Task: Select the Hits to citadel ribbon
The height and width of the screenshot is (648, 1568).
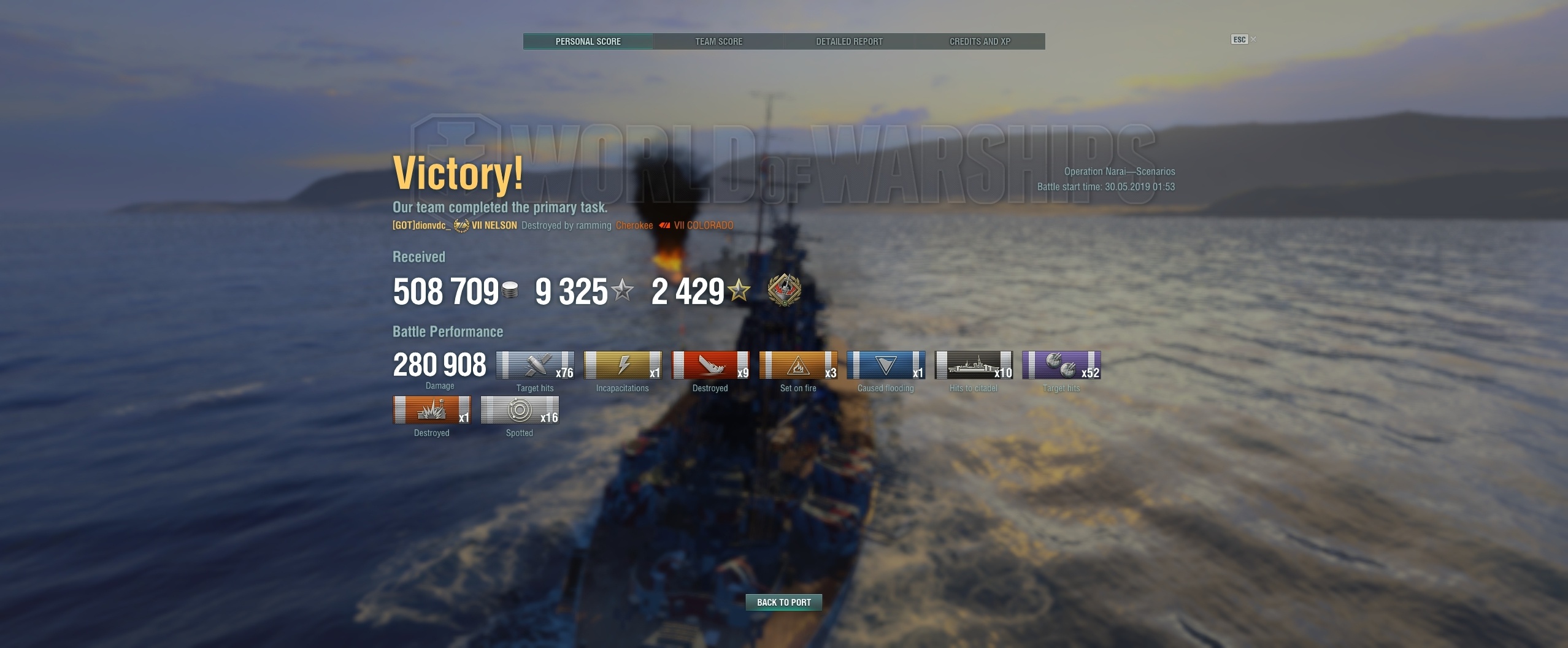Action: [973, 365]
